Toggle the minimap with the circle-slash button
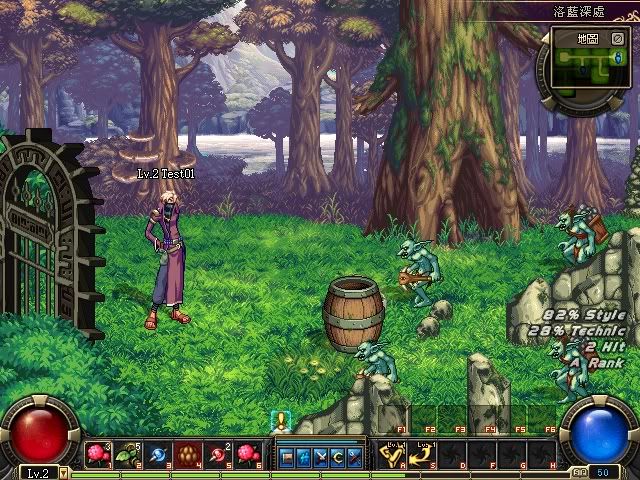Viewport: 640px width, 480px height. pyautogui.click(x=618, y=39)
